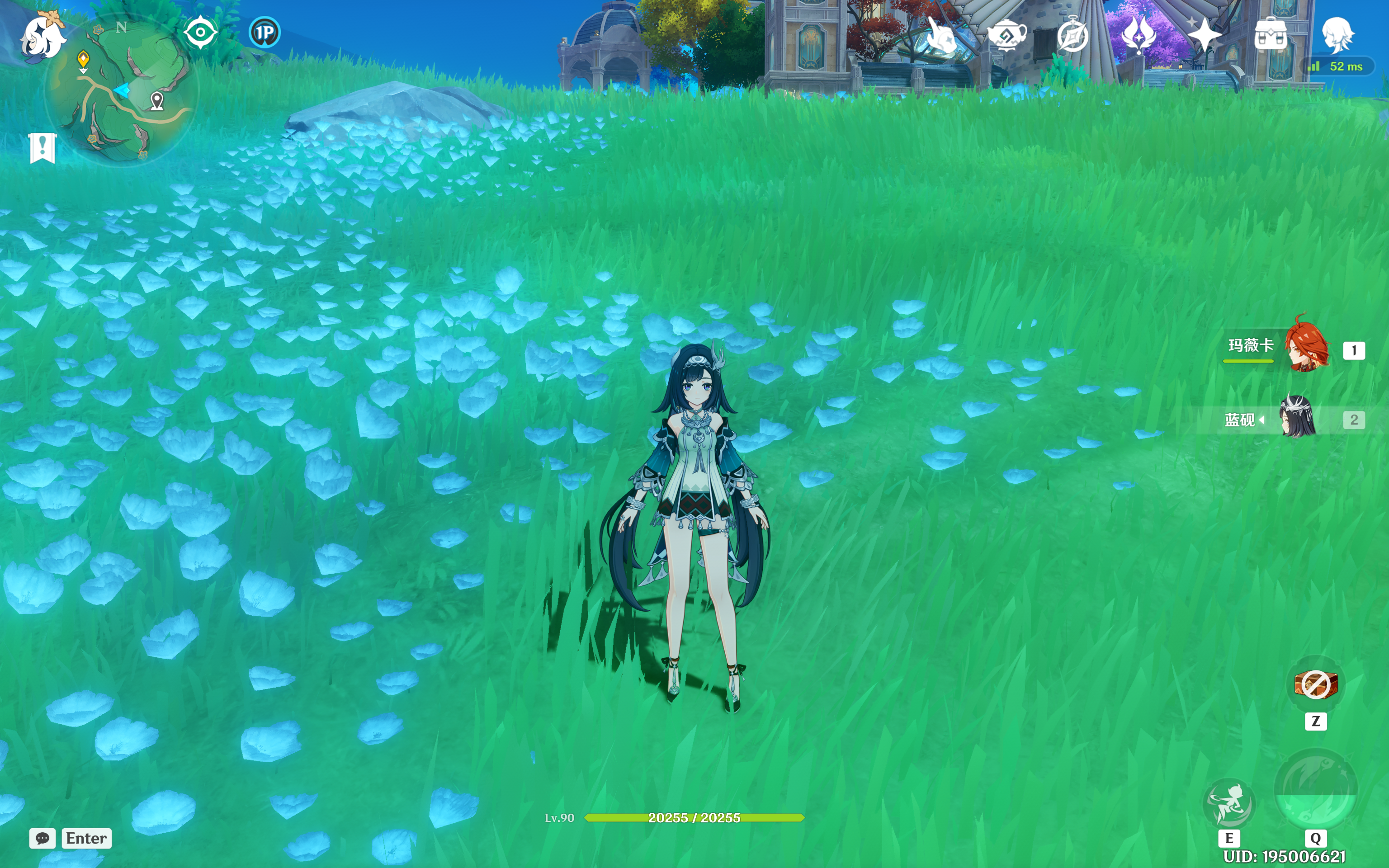Open the Serenitea Pot teapot icon
The image size is (1389, 868).
pyautogui.click(x=1007, y=36)
